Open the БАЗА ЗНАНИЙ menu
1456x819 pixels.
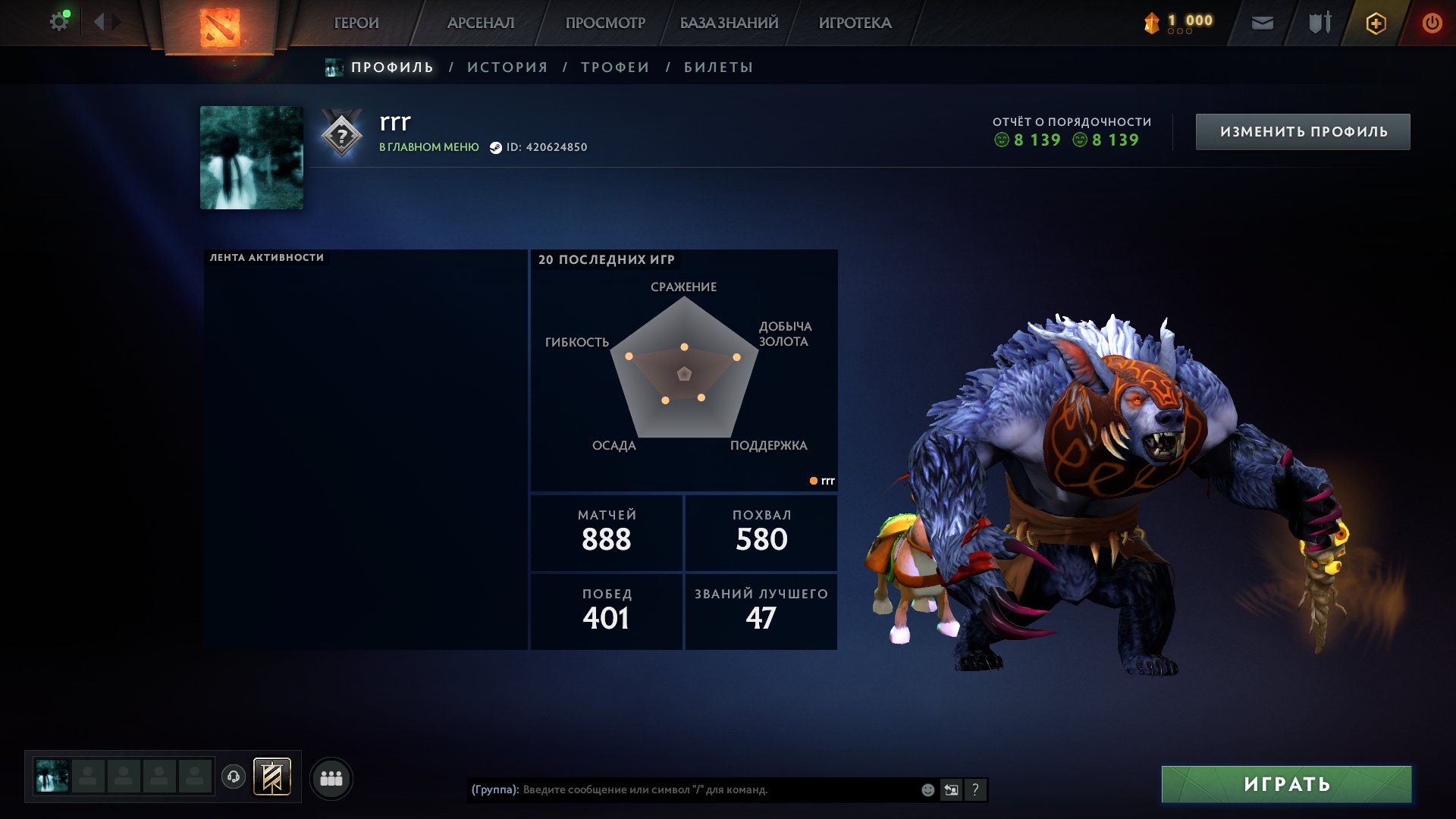point(729,23)
